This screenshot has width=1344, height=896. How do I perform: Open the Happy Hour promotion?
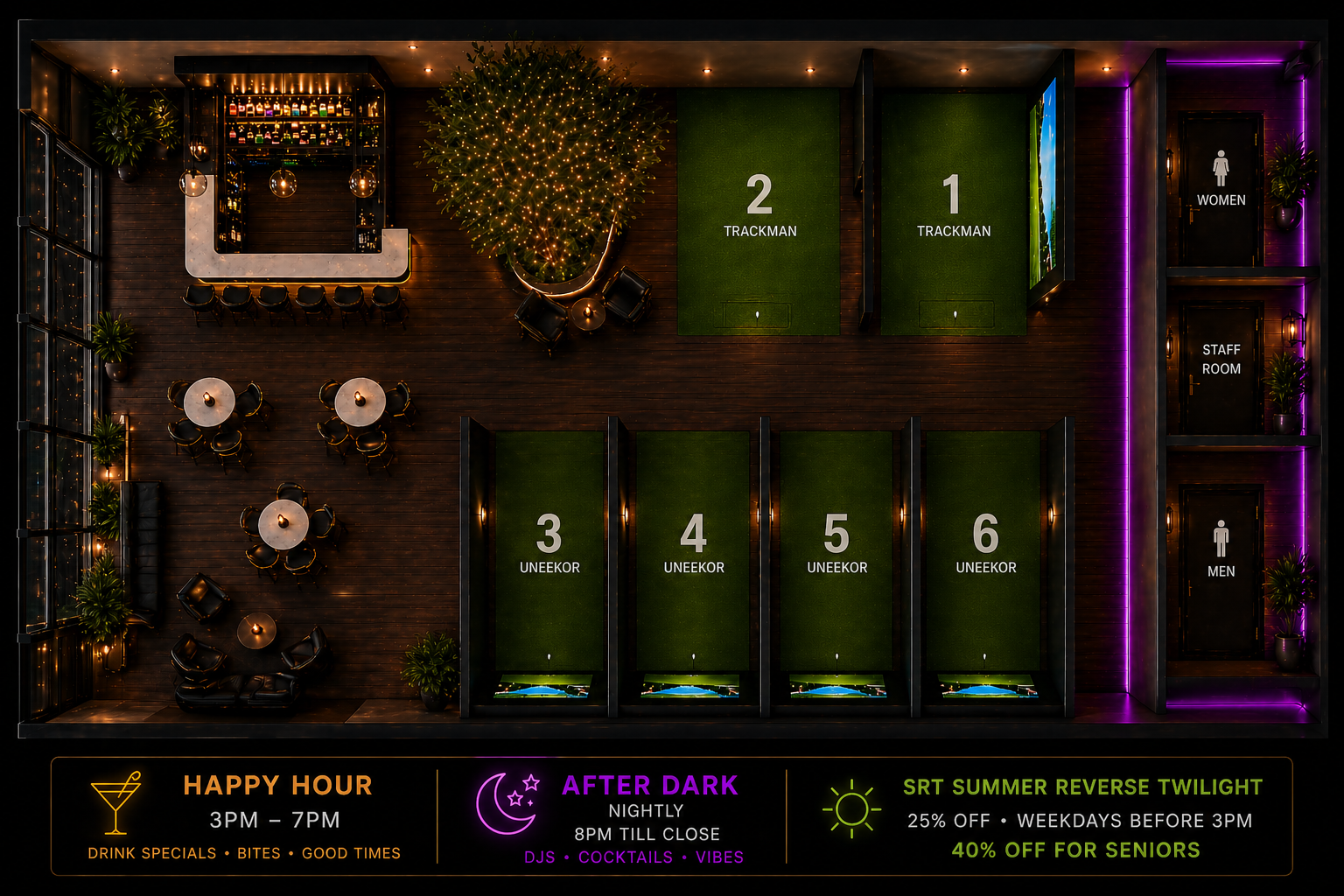[245, 816]
